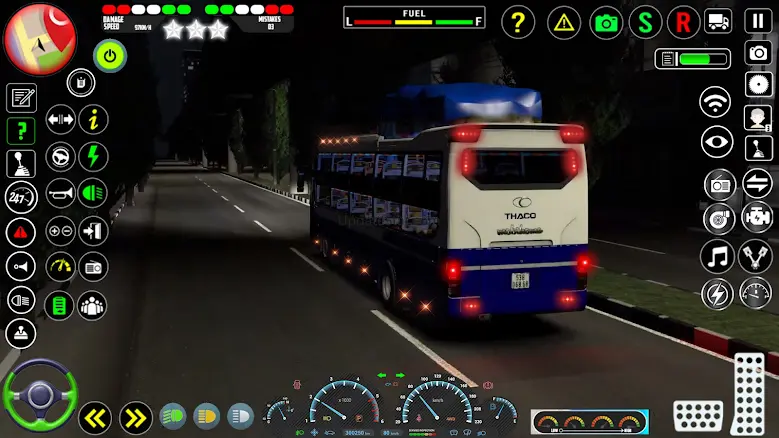This screenshot has width=779, height=438.
Task: Tap the green power button
Action: [x=110, y=56]
